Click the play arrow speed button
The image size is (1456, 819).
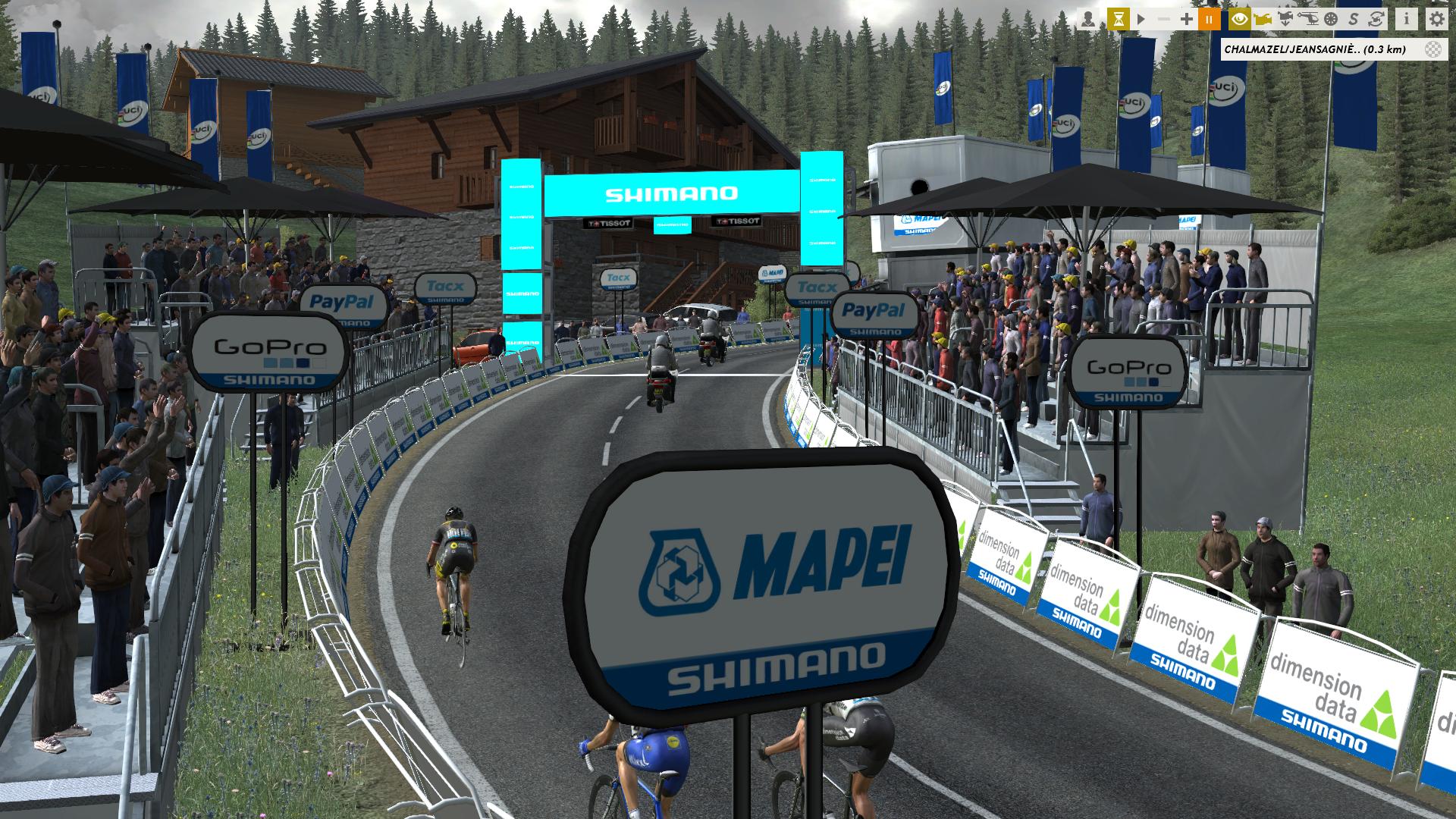[x=1141, y=19]
